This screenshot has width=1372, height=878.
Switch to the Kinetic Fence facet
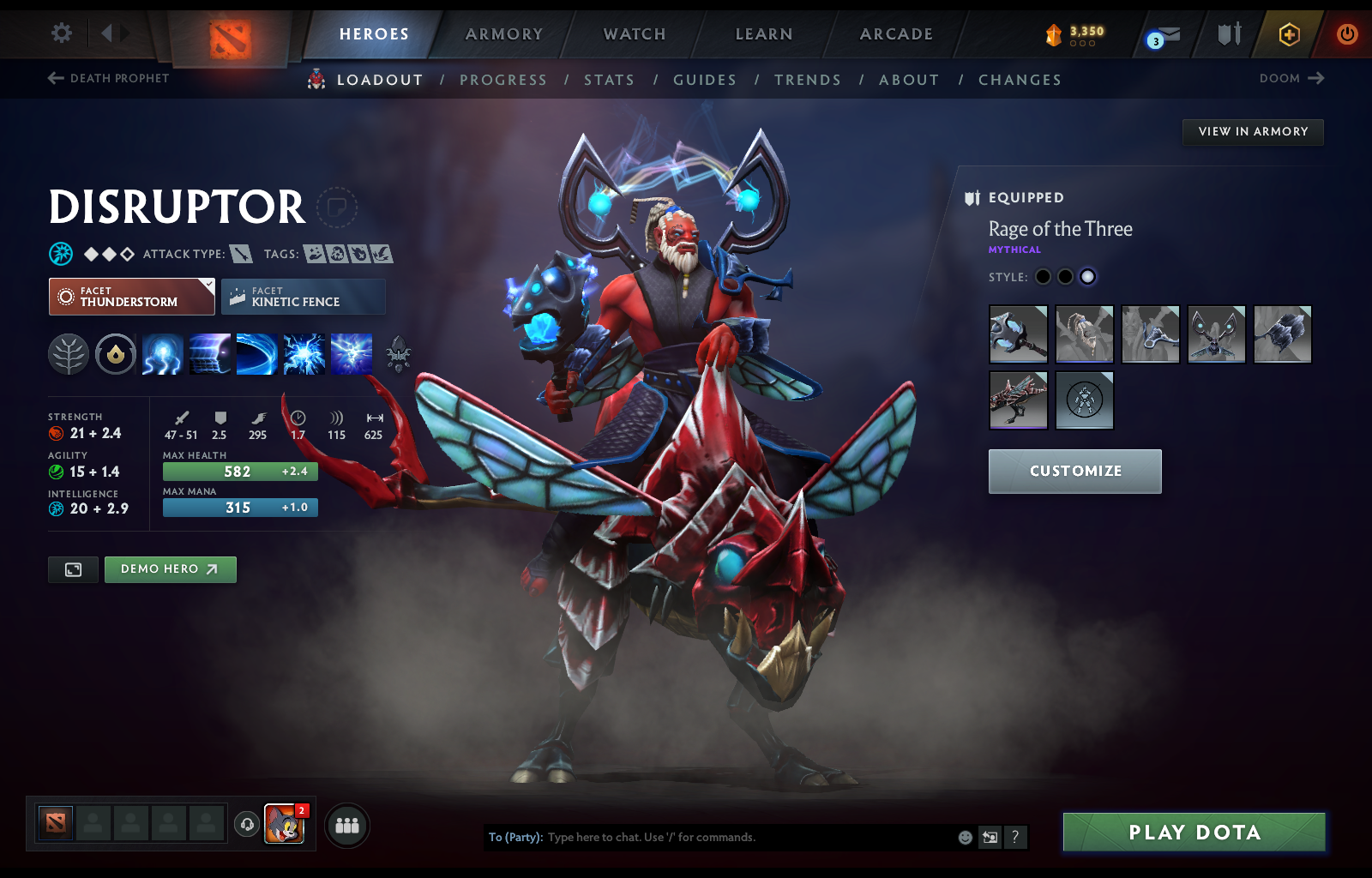tap(304, 297)
